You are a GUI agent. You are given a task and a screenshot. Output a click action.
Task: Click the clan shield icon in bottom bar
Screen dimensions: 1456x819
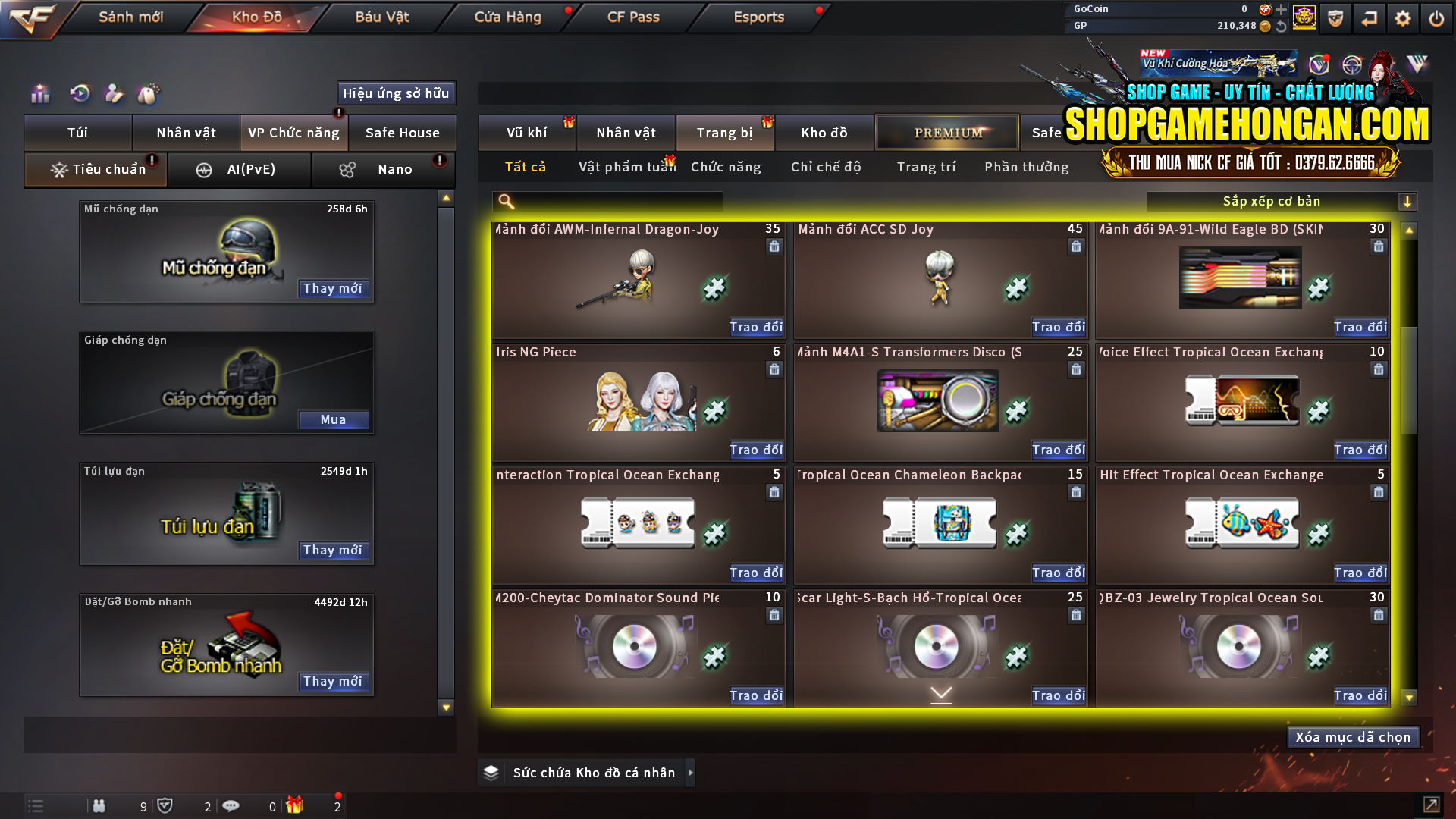pyautogui.click(x=167, y=805)
